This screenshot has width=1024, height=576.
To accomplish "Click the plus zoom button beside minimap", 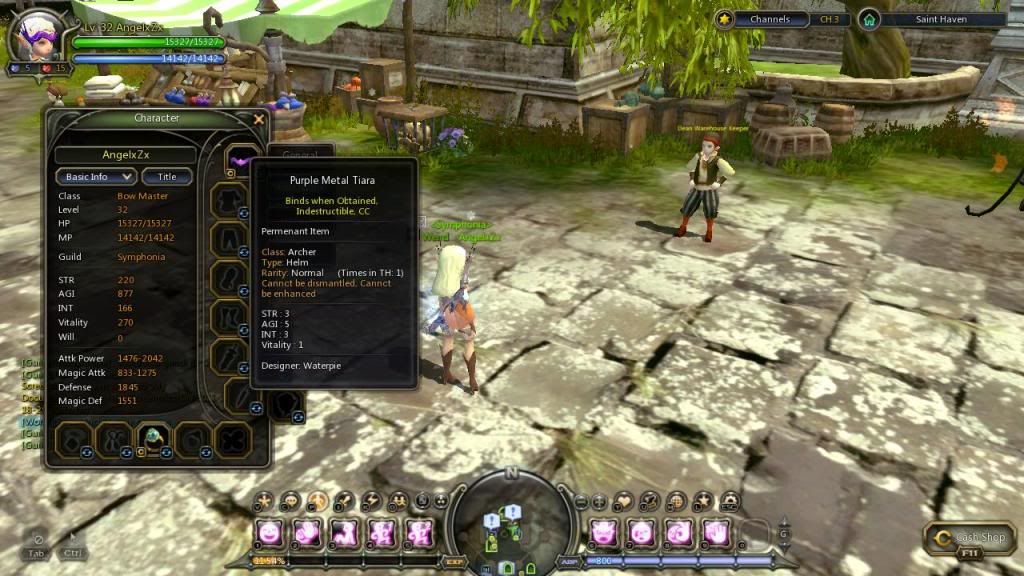I will coord(599,501).
